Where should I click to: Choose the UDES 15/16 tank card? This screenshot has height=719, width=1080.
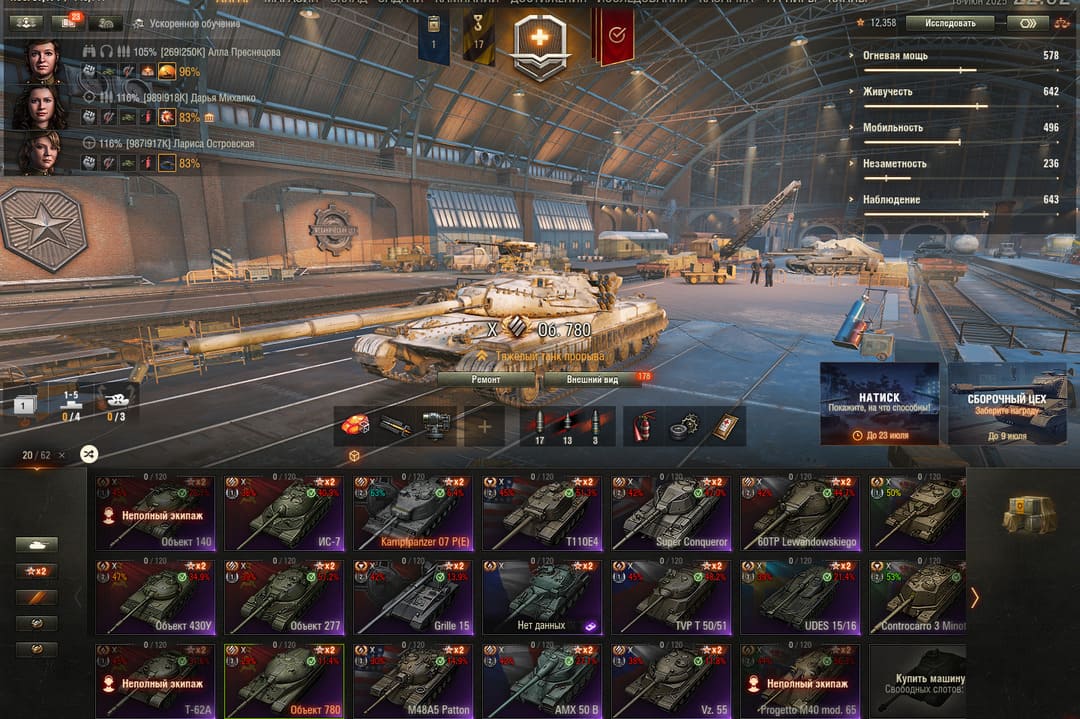click(x=800, y=597)
